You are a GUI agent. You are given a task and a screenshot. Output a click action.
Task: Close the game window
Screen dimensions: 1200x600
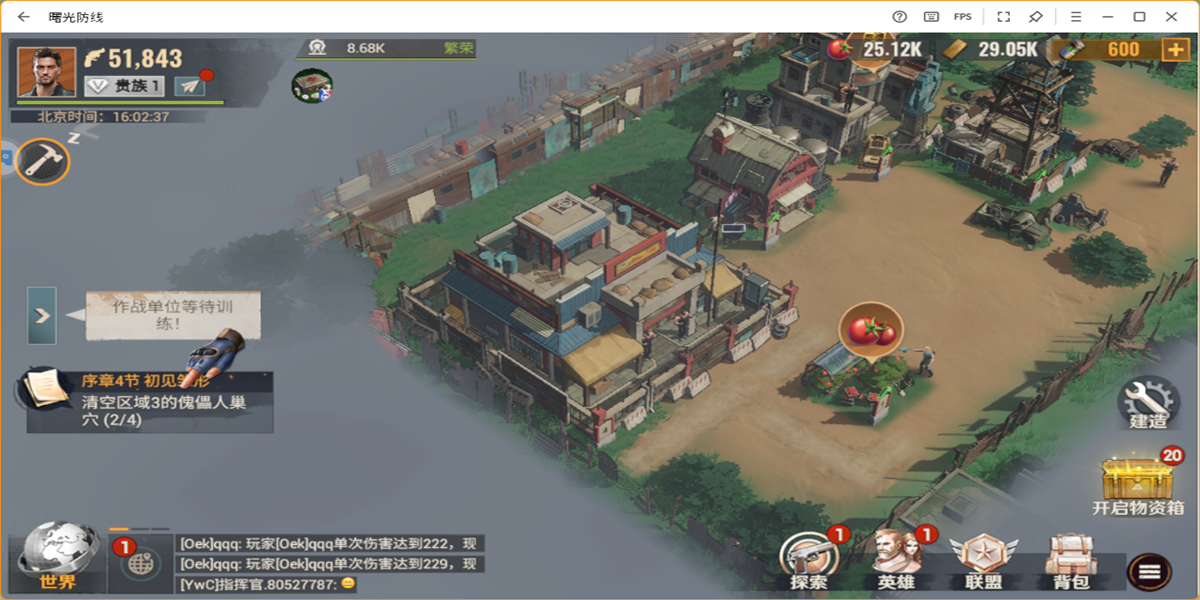click(1171, 17)
